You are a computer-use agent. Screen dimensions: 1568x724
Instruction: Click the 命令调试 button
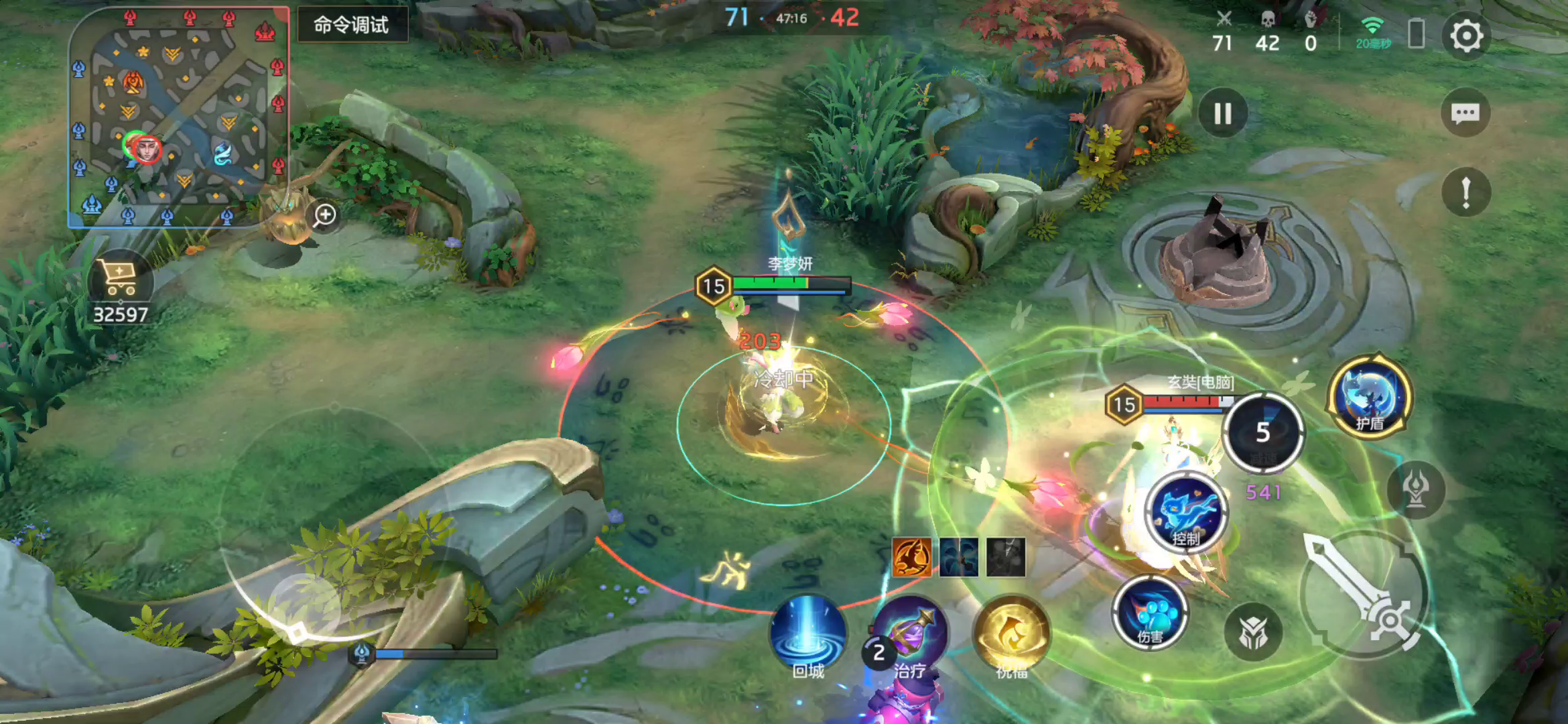(x=352, y=25)
